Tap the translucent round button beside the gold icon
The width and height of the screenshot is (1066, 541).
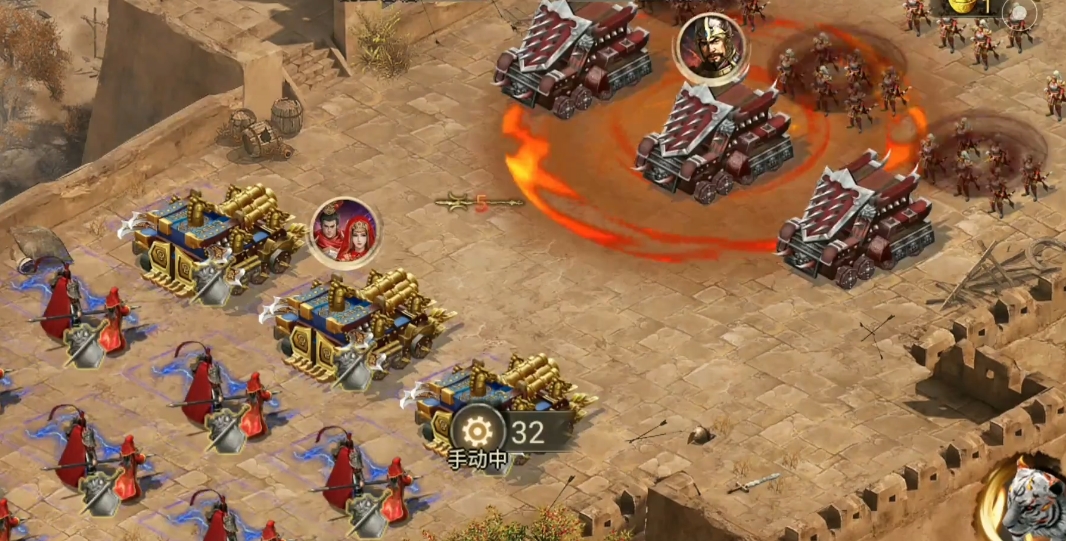pos(1019,13)
